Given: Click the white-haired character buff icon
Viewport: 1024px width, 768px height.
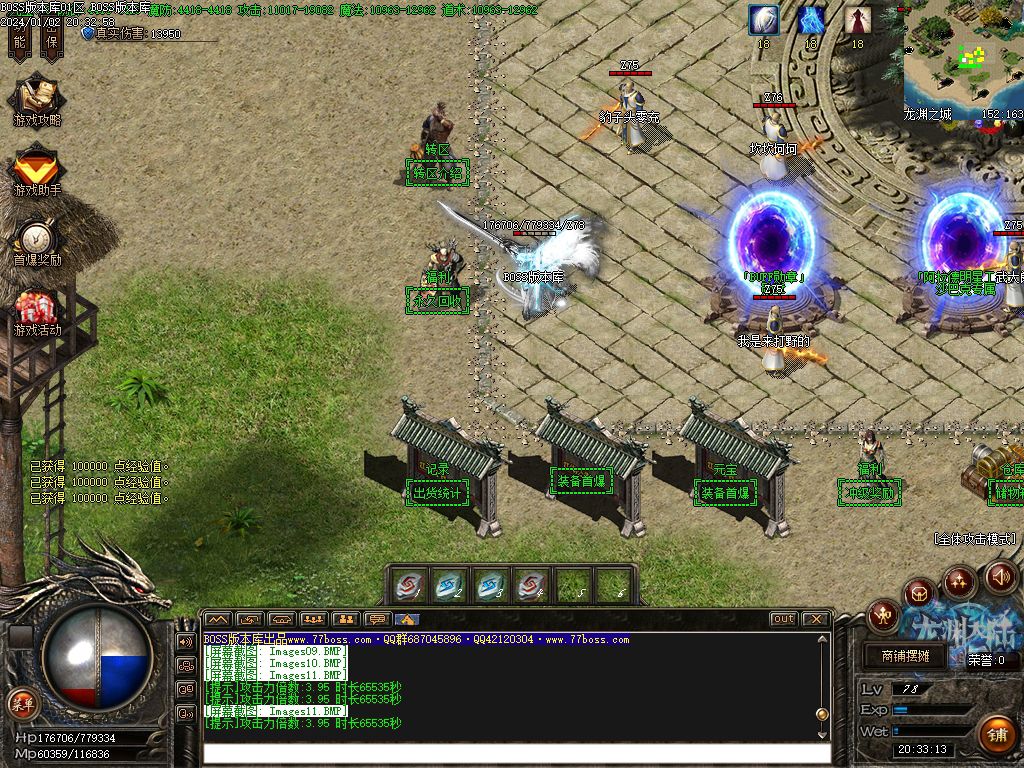Looking at the screenshot, I should point(764,20).
